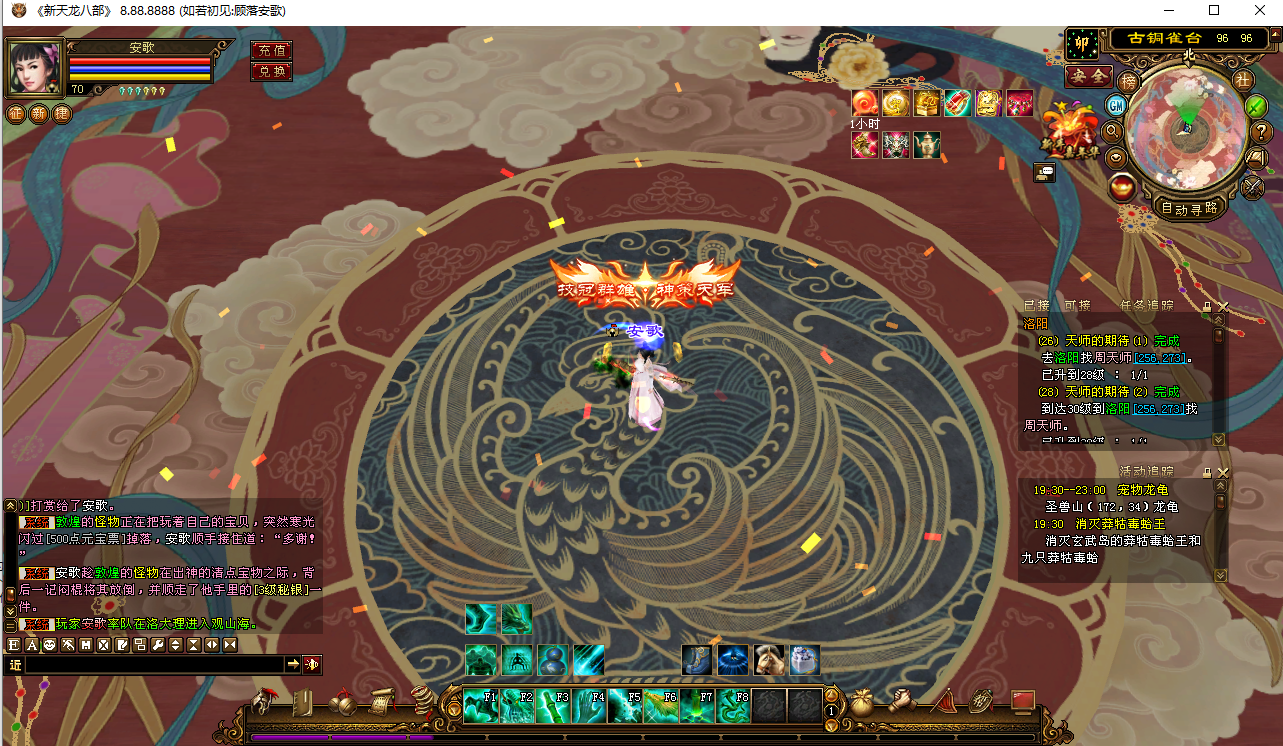Use the F1 skill slot
1283x746 pixels.
coord(481,706)
